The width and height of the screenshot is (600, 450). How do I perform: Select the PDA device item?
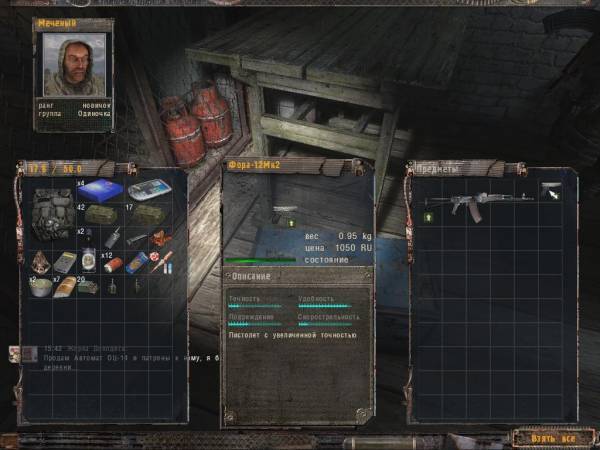coord(152,190)
